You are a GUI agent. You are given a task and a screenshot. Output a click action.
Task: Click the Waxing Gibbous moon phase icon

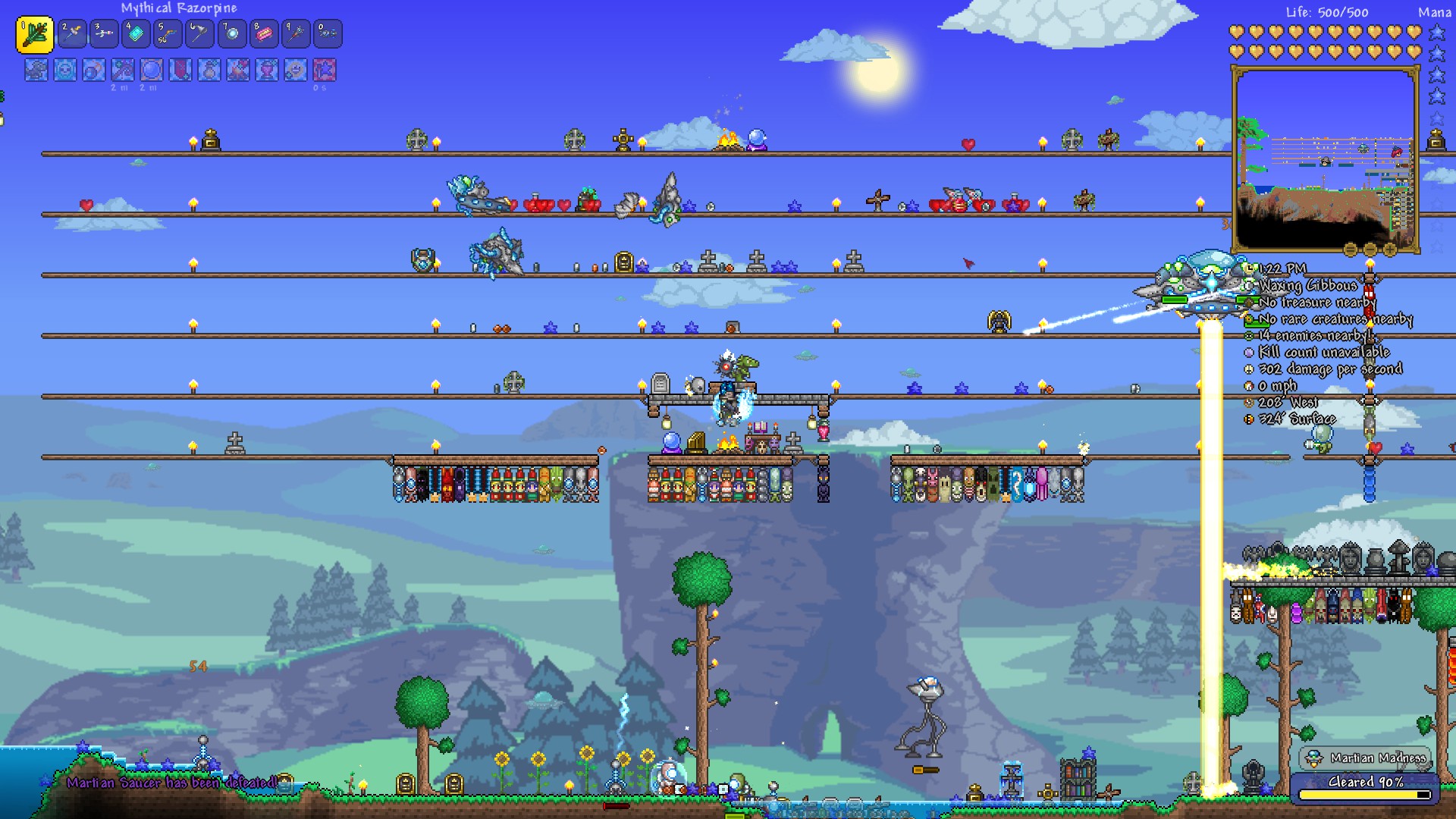(x=1251, y=286)
